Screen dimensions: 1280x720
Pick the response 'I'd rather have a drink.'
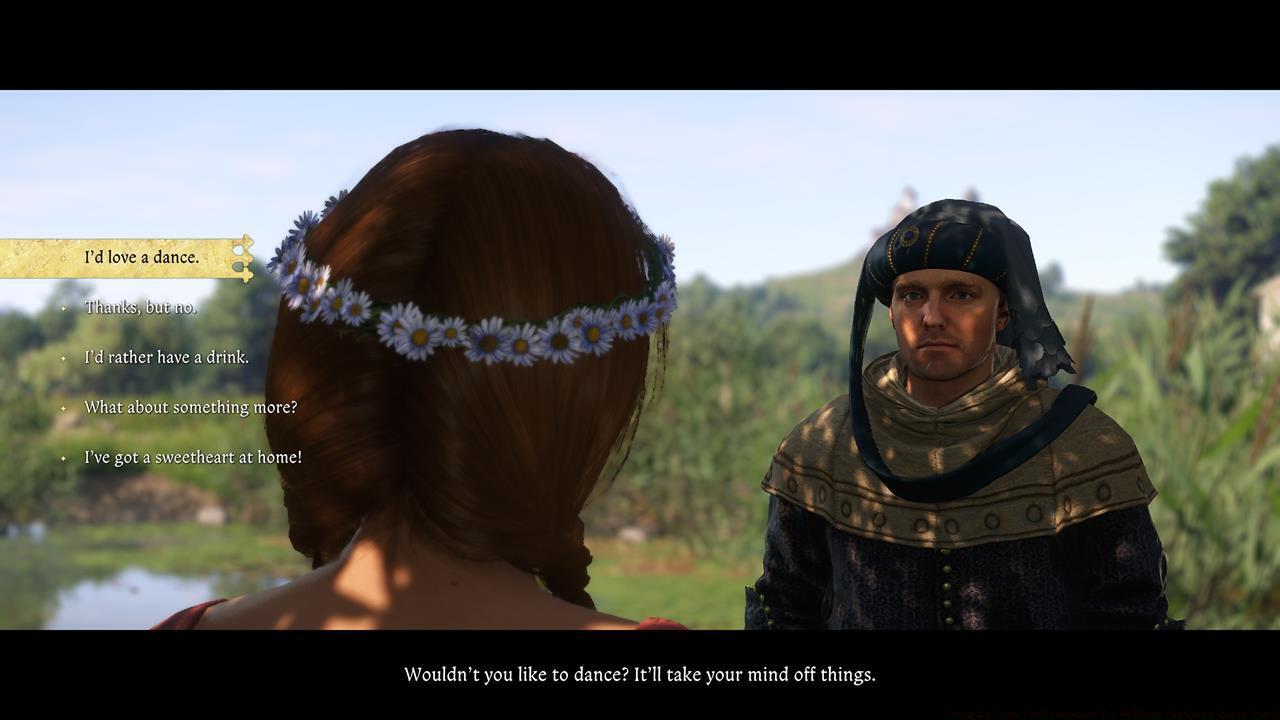pos(166,357)
